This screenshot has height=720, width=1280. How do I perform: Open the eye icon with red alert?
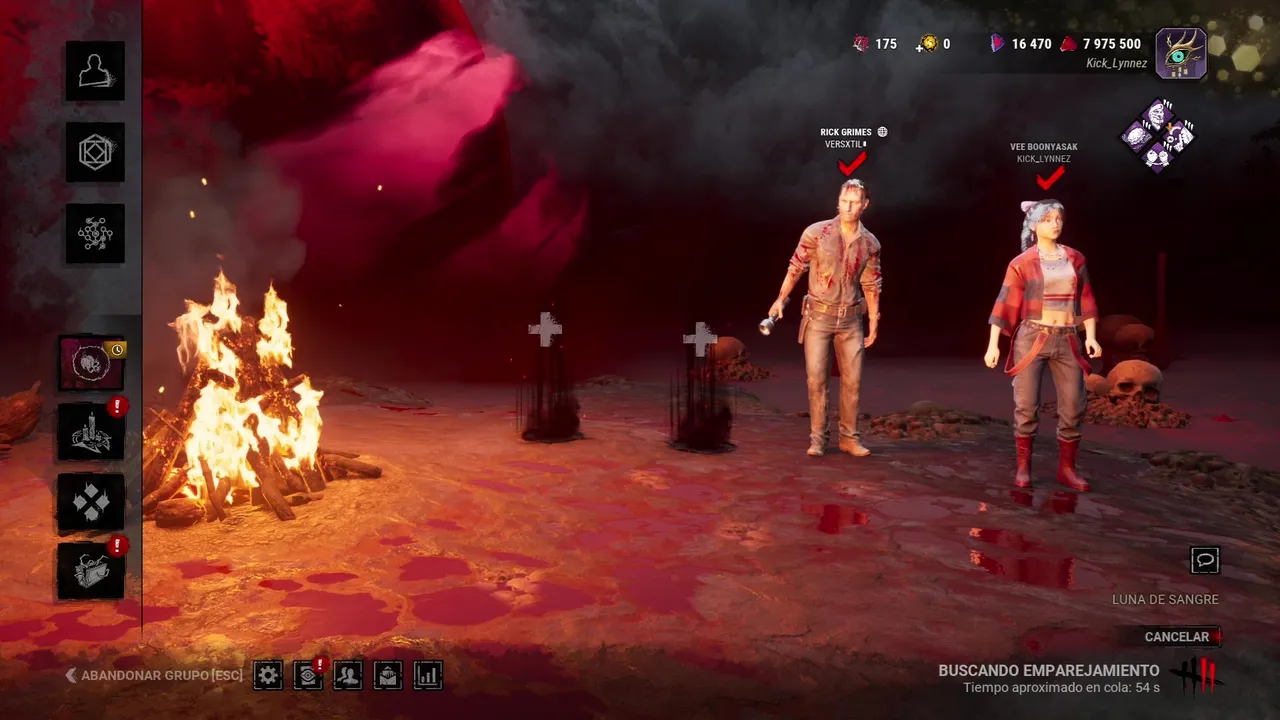pos(308,675)
